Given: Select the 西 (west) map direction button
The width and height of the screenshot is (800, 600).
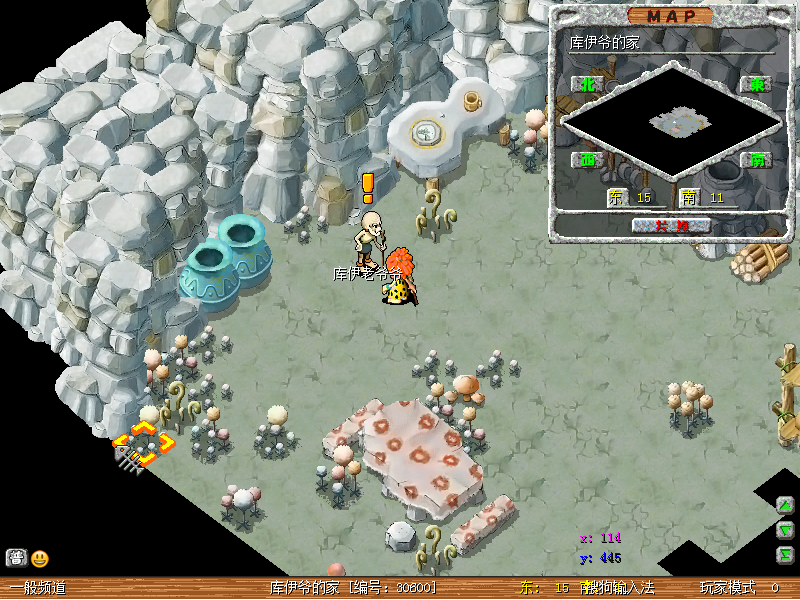Looking at the screenshot, I should click(587, 159).
